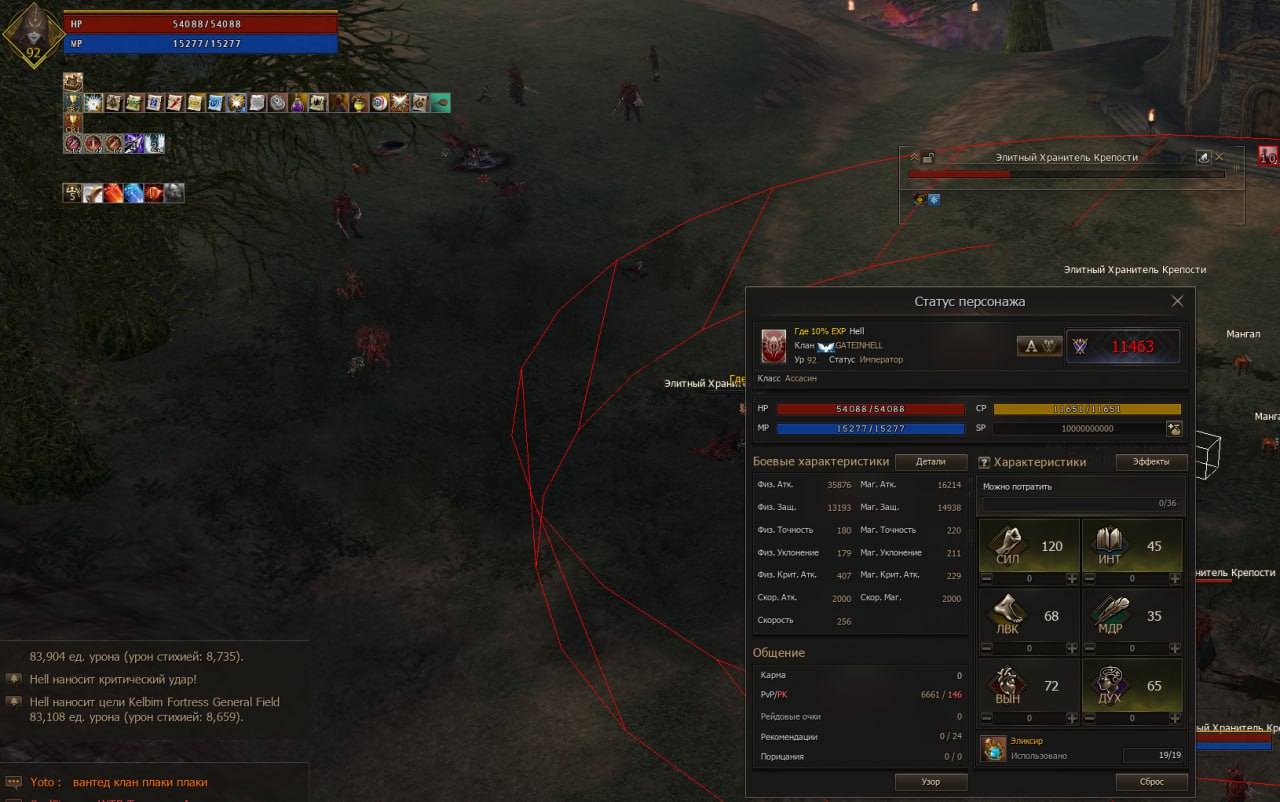
Task: Decrease the ЛВК stat with minus
Action: [986, 648]
